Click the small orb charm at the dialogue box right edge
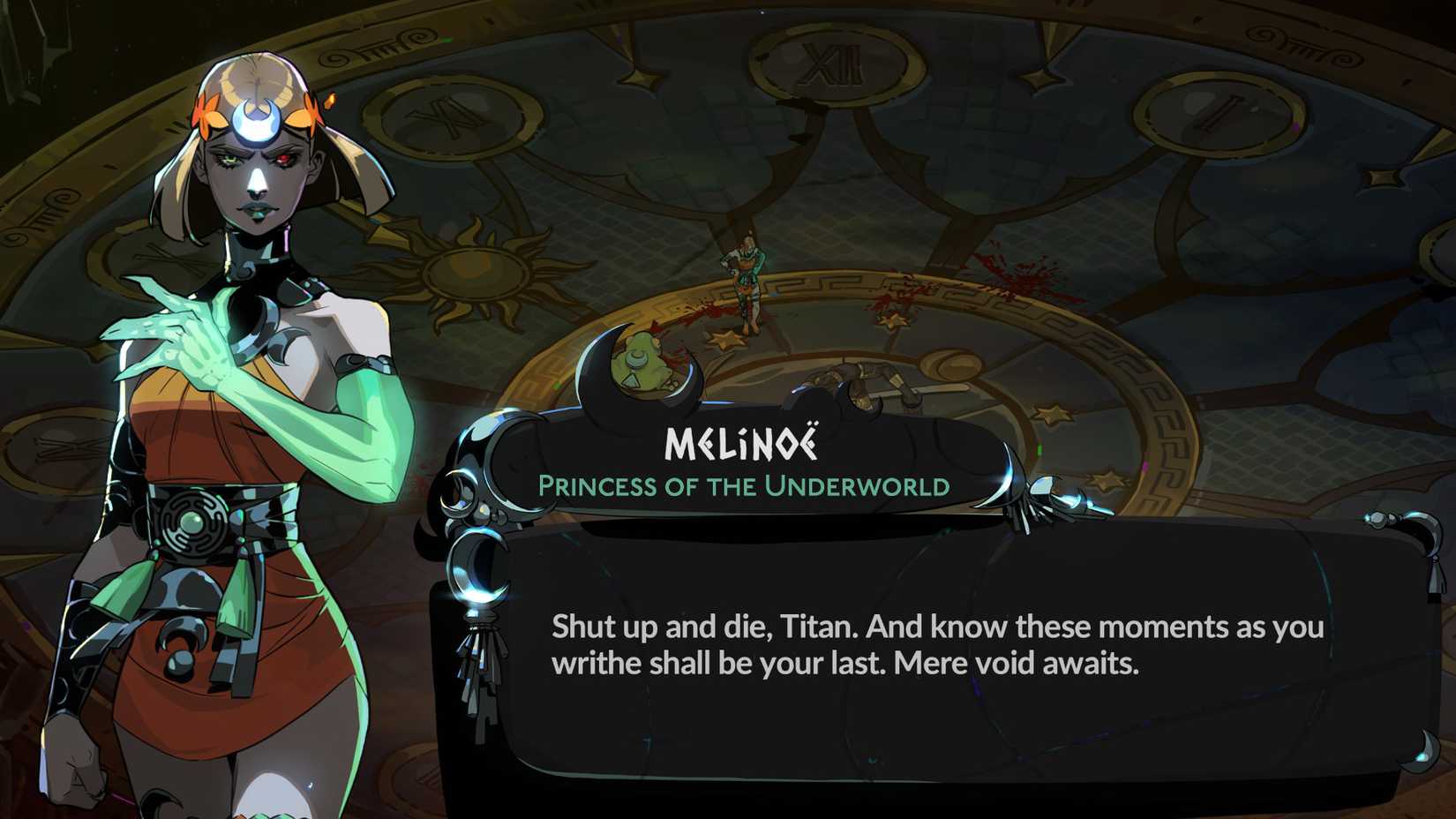The height and width of the screenshot is (819, 1456). tap(1380, 520)
